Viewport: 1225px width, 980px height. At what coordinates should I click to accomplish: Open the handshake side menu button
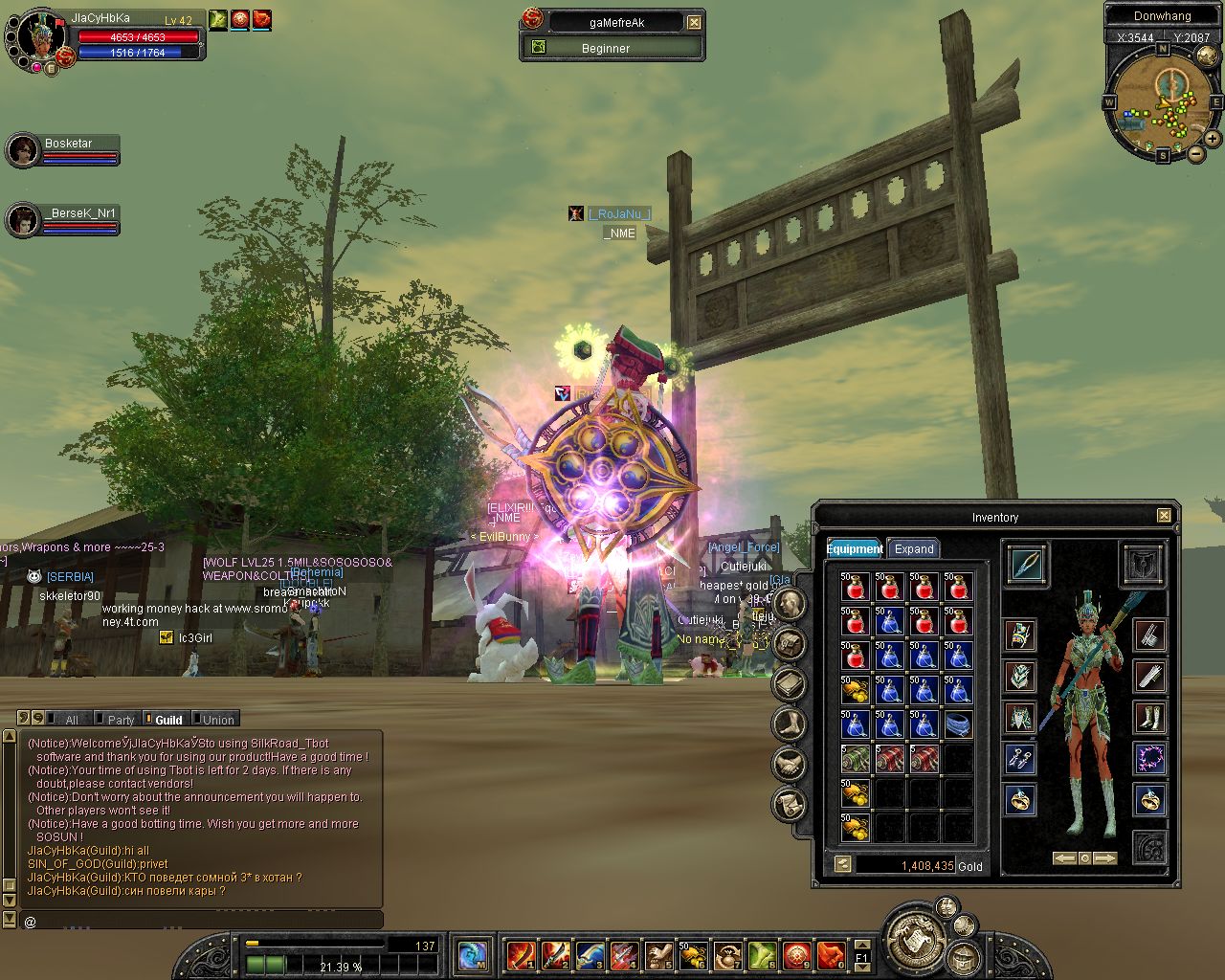click(x=790, y=764)
